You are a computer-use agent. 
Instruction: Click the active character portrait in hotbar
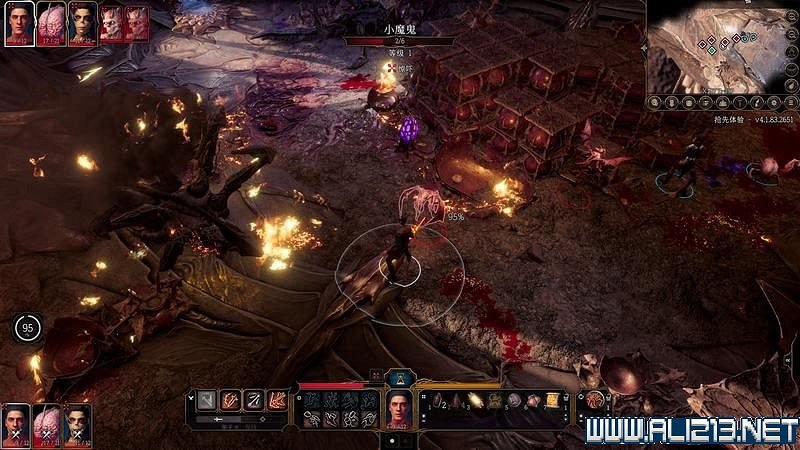(400, 407)
